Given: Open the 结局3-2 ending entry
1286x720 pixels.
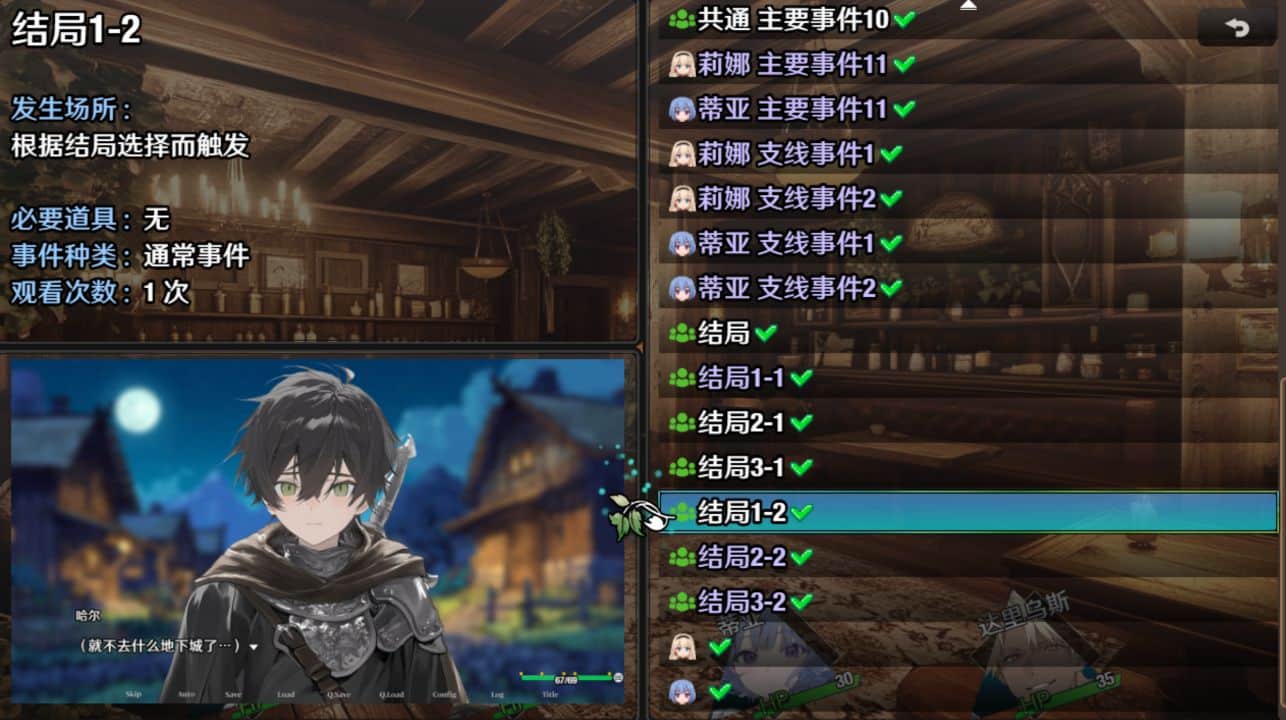Looking at the screenshot, I should [x=740, y=602].
